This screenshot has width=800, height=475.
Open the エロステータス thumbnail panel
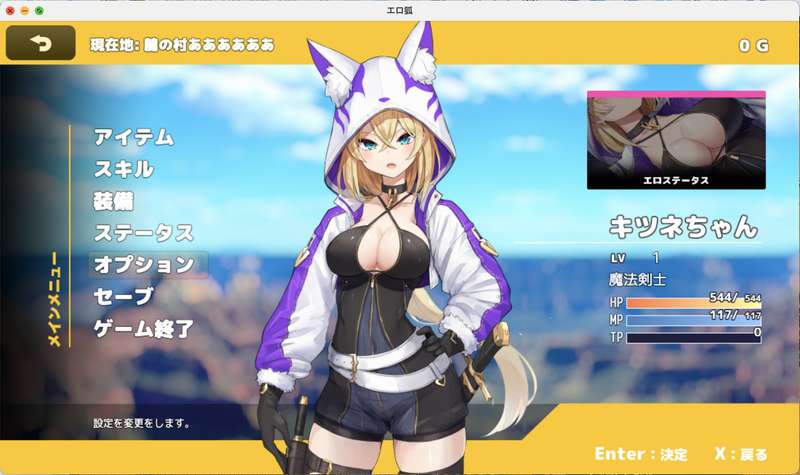(x=675, y=141)
